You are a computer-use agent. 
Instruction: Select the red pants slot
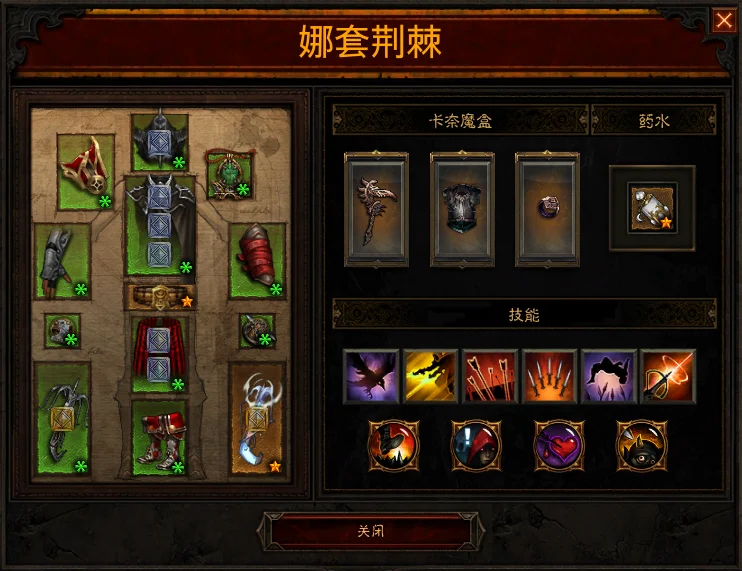click(x=160, y=353)
